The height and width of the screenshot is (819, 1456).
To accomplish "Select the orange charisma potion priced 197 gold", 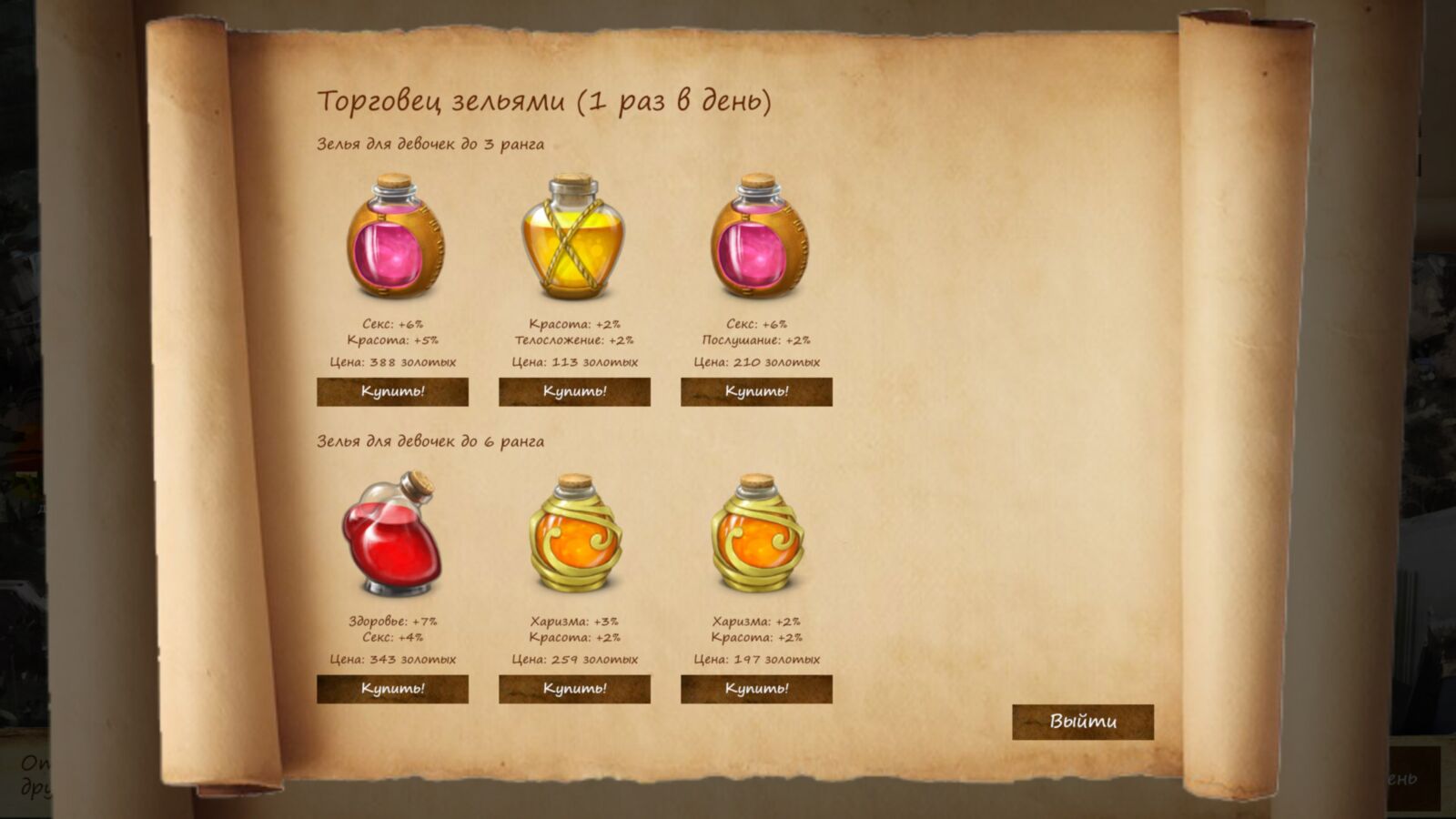I will [x=756, y=534].
